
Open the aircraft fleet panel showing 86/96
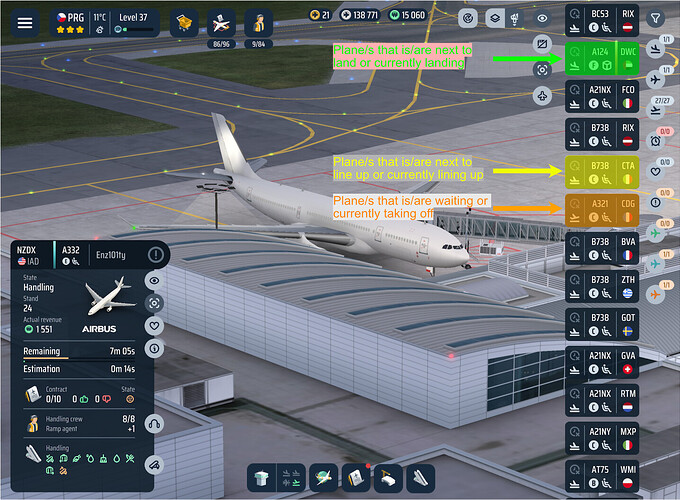pyautogui.click(x=221, y=23)
